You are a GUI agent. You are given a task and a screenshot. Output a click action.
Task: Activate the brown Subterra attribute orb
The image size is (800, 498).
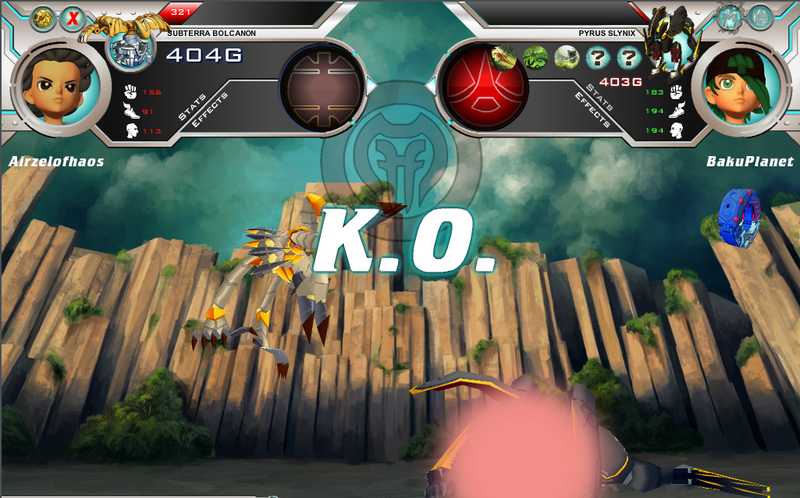(x=321, y=87)
